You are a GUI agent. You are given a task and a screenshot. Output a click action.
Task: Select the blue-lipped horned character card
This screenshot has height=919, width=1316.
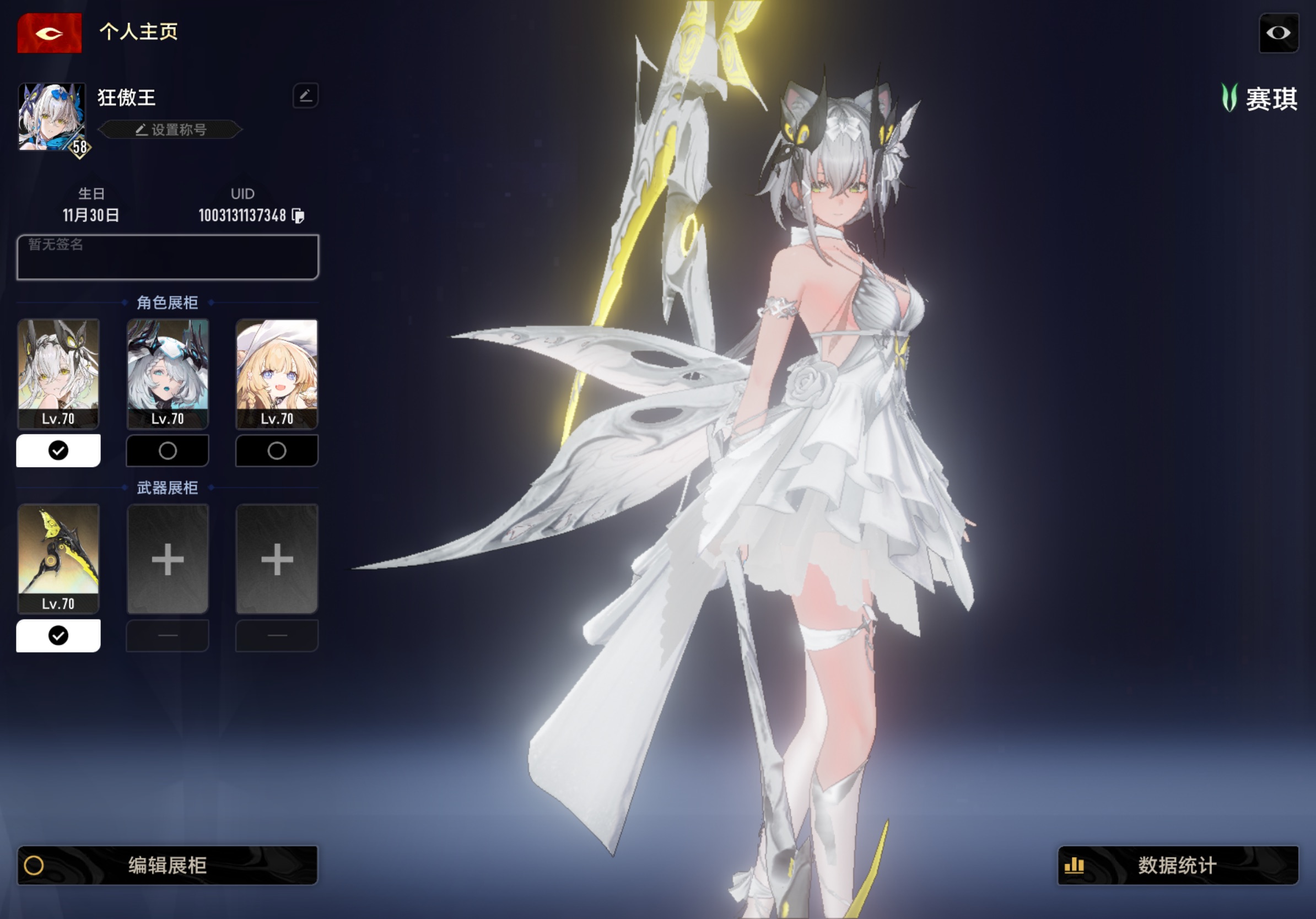click(x=168, y=374)
